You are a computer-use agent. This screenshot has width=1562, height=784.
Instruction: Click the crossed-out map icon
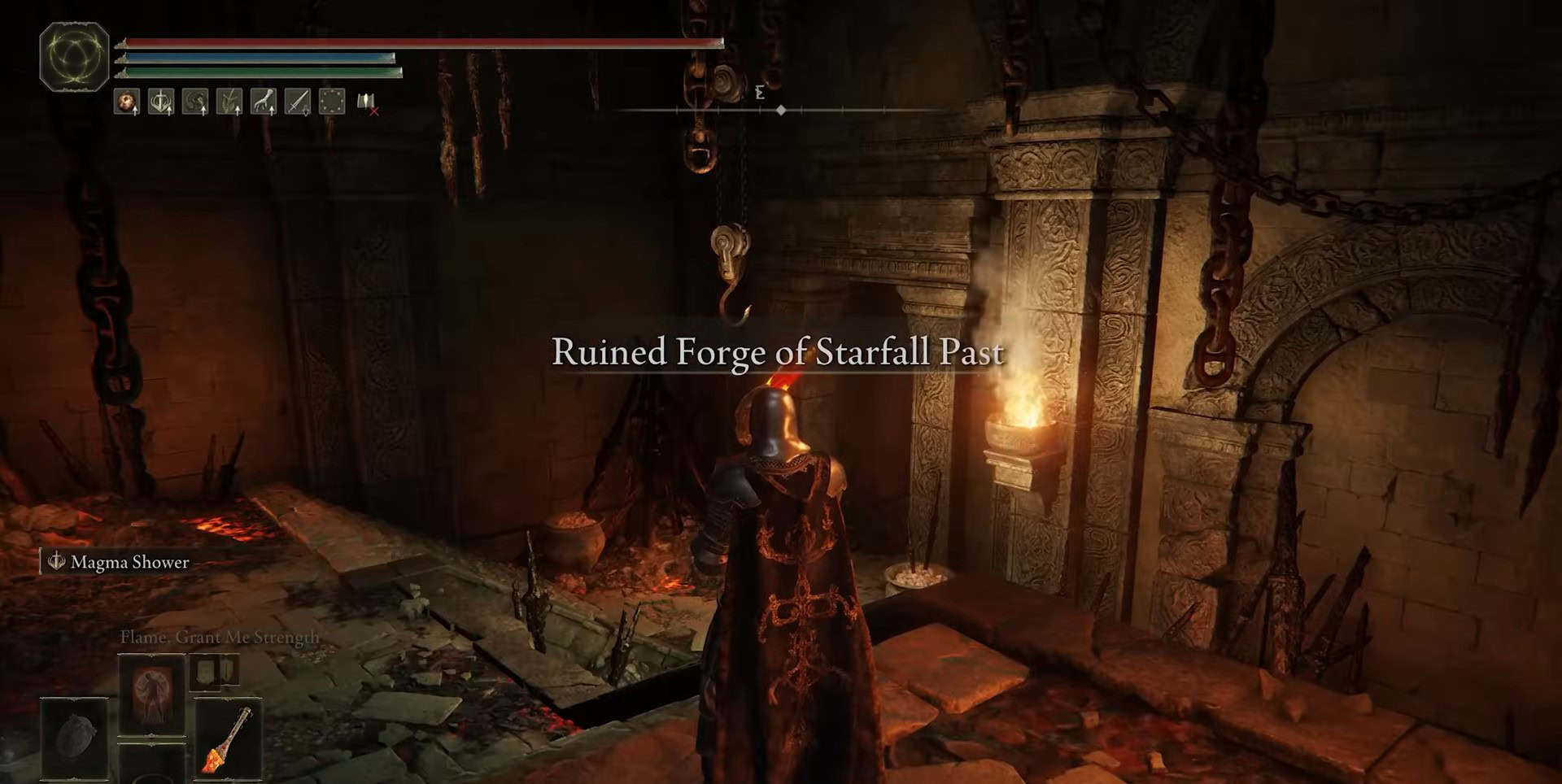pyautogui.click(x=367, y=102)
